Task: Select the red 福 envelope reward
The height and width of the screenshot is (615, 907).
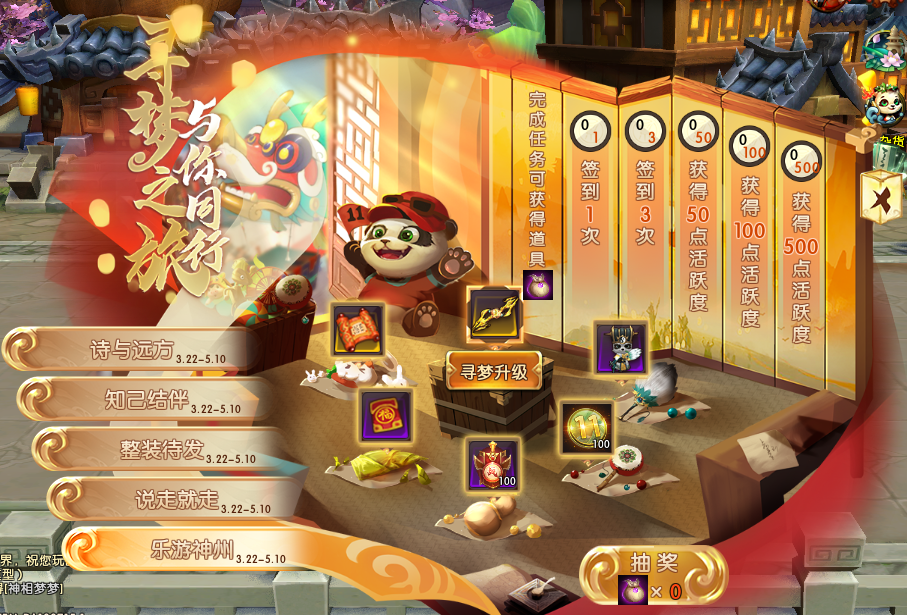Action: click(385, 415)
